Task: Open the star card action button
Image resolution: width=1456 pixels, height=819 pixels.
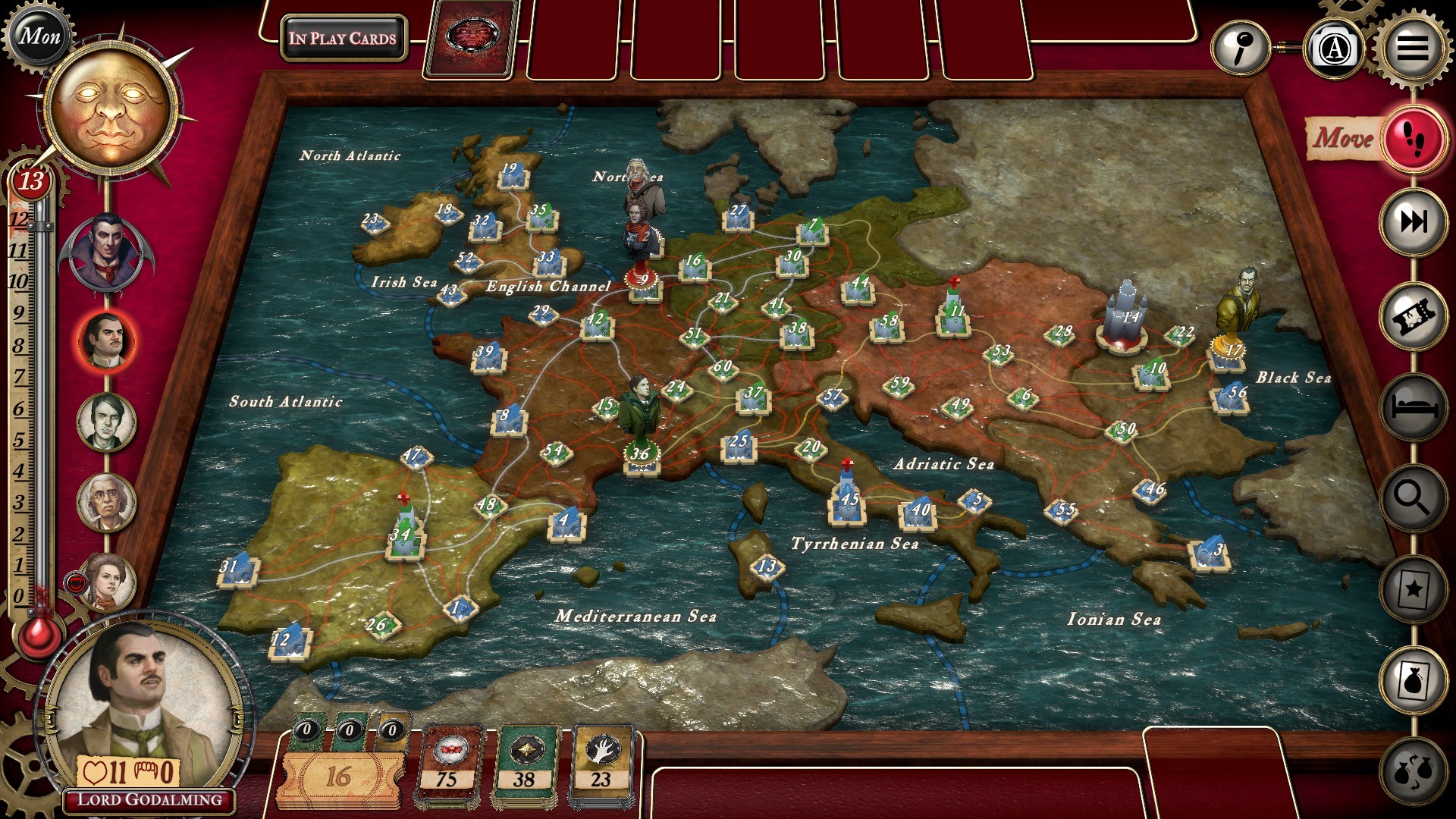Action: pyautogui.click(x=1414, y=588)
